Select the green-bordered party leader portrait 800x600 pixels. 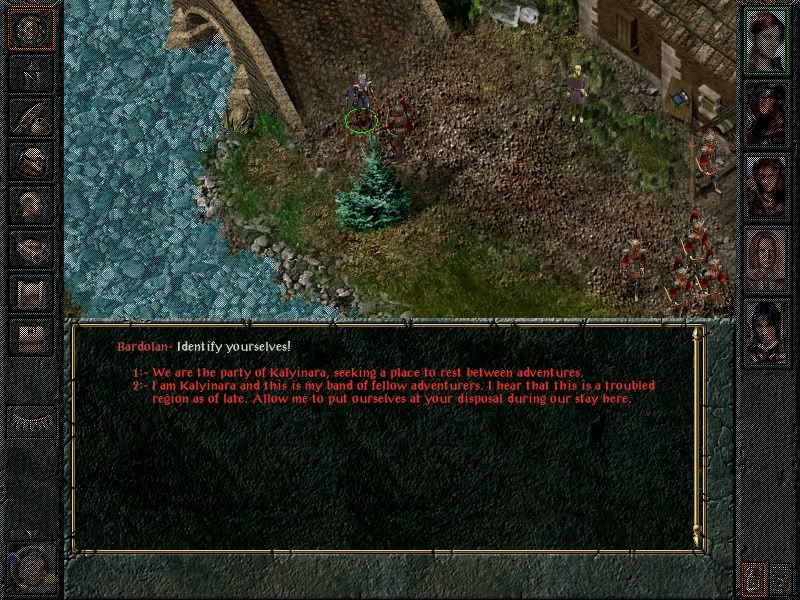(x=768, y=41)
